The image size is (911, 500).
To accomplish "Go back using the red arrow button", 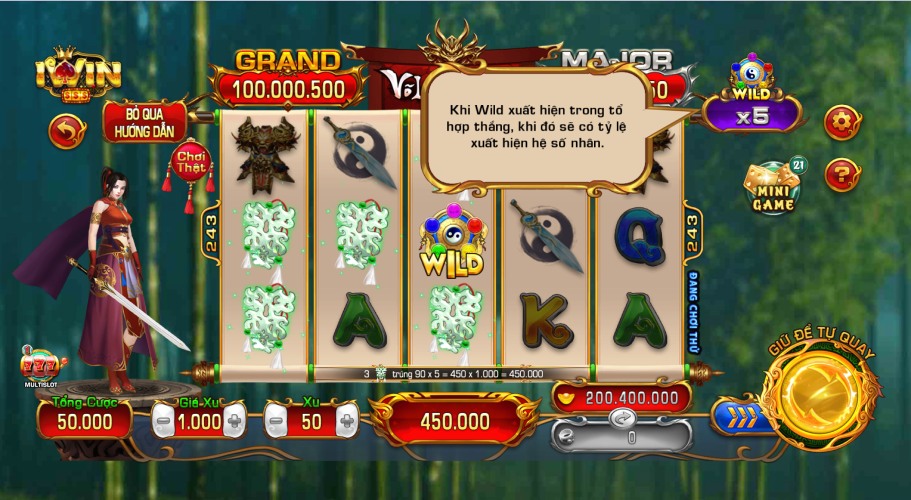I will pyautogui.click(x=67, y=131).
